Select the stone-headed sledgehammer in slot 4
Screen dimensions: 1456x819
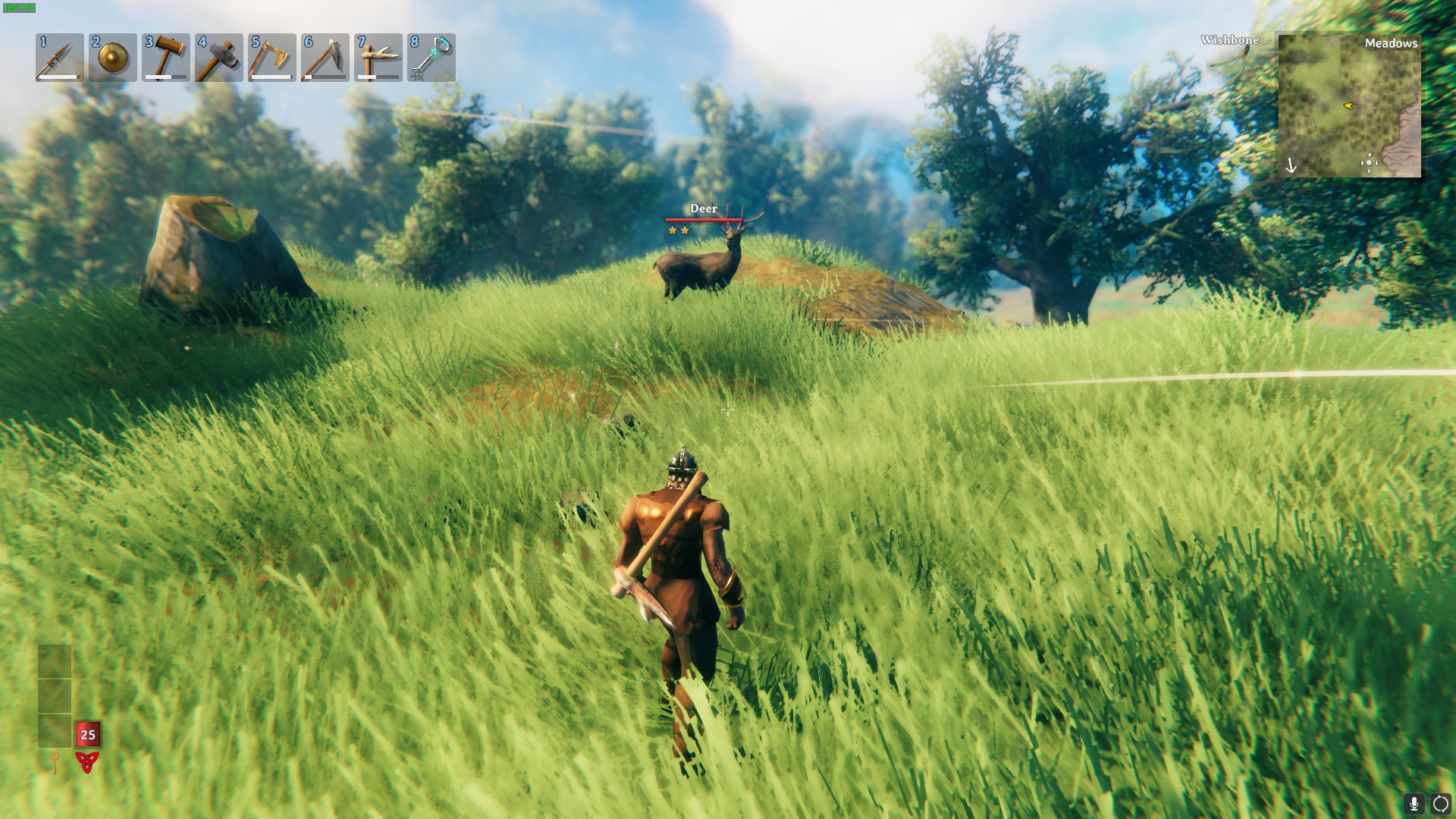[x=219, y=58]
